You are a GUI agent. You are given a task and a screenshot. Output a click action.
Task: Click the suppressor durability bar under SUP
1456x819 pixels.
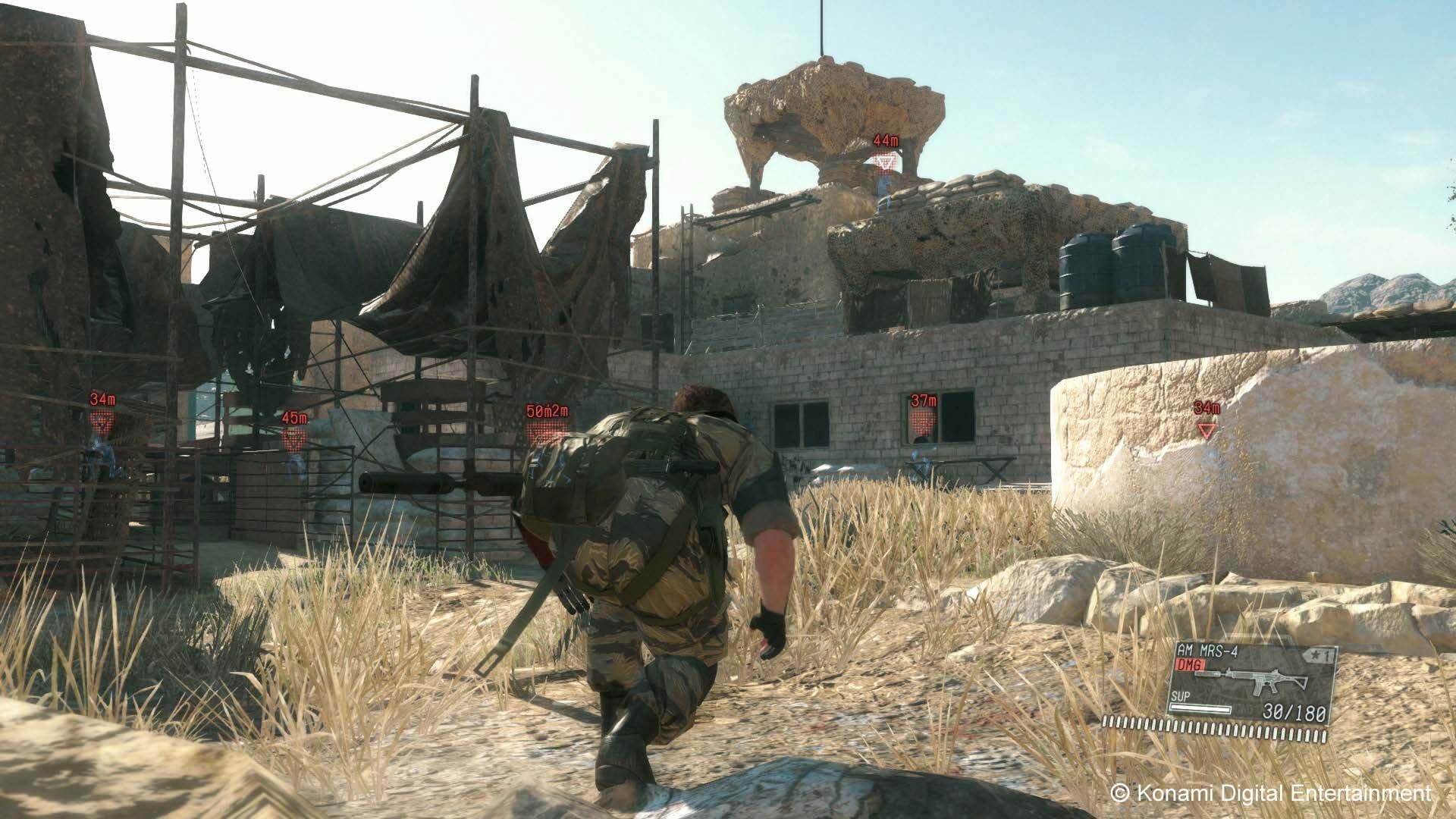(1201, 710)
